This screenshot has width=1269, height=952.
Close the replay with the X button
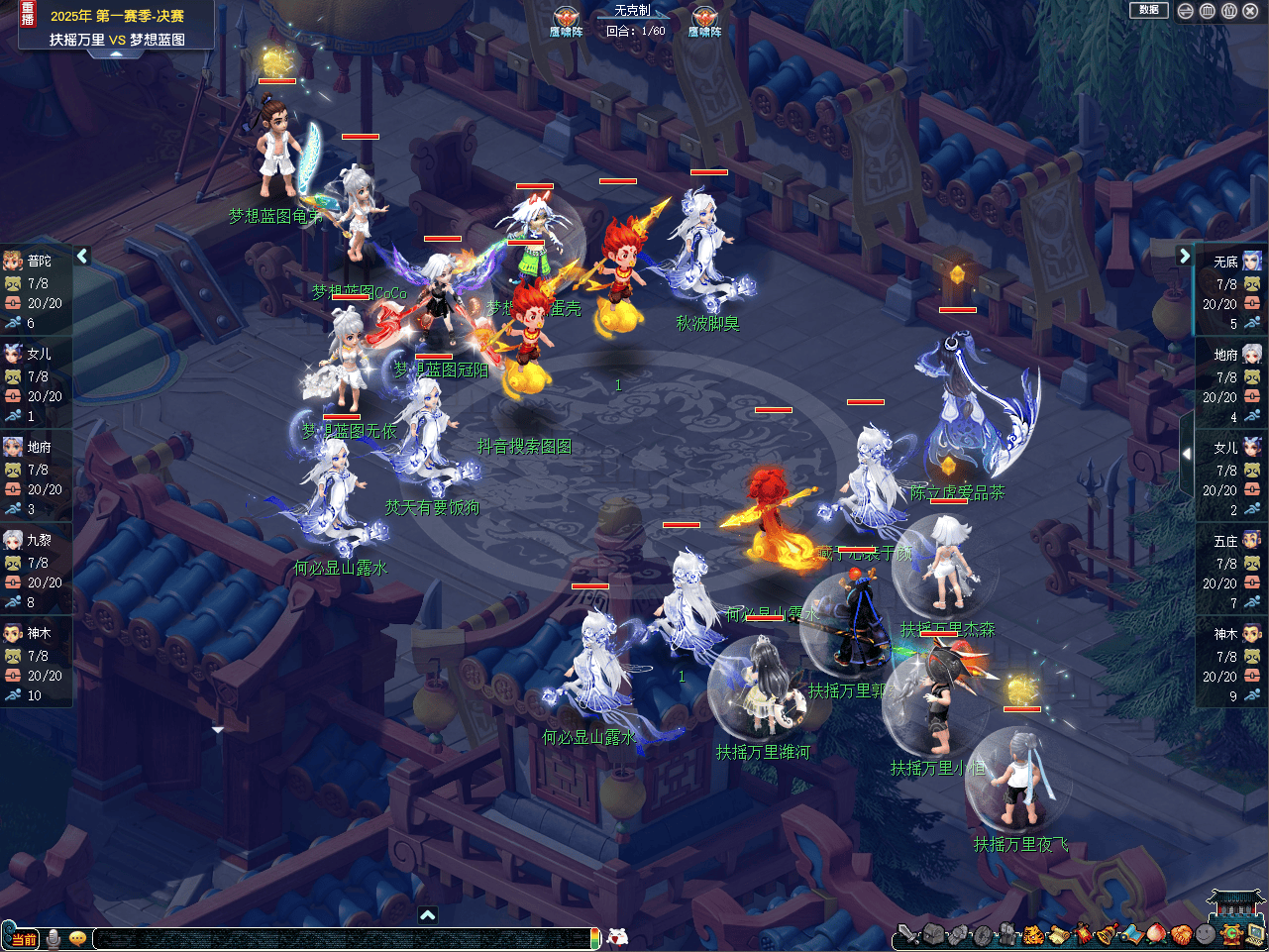click(x=1250, y=11)
